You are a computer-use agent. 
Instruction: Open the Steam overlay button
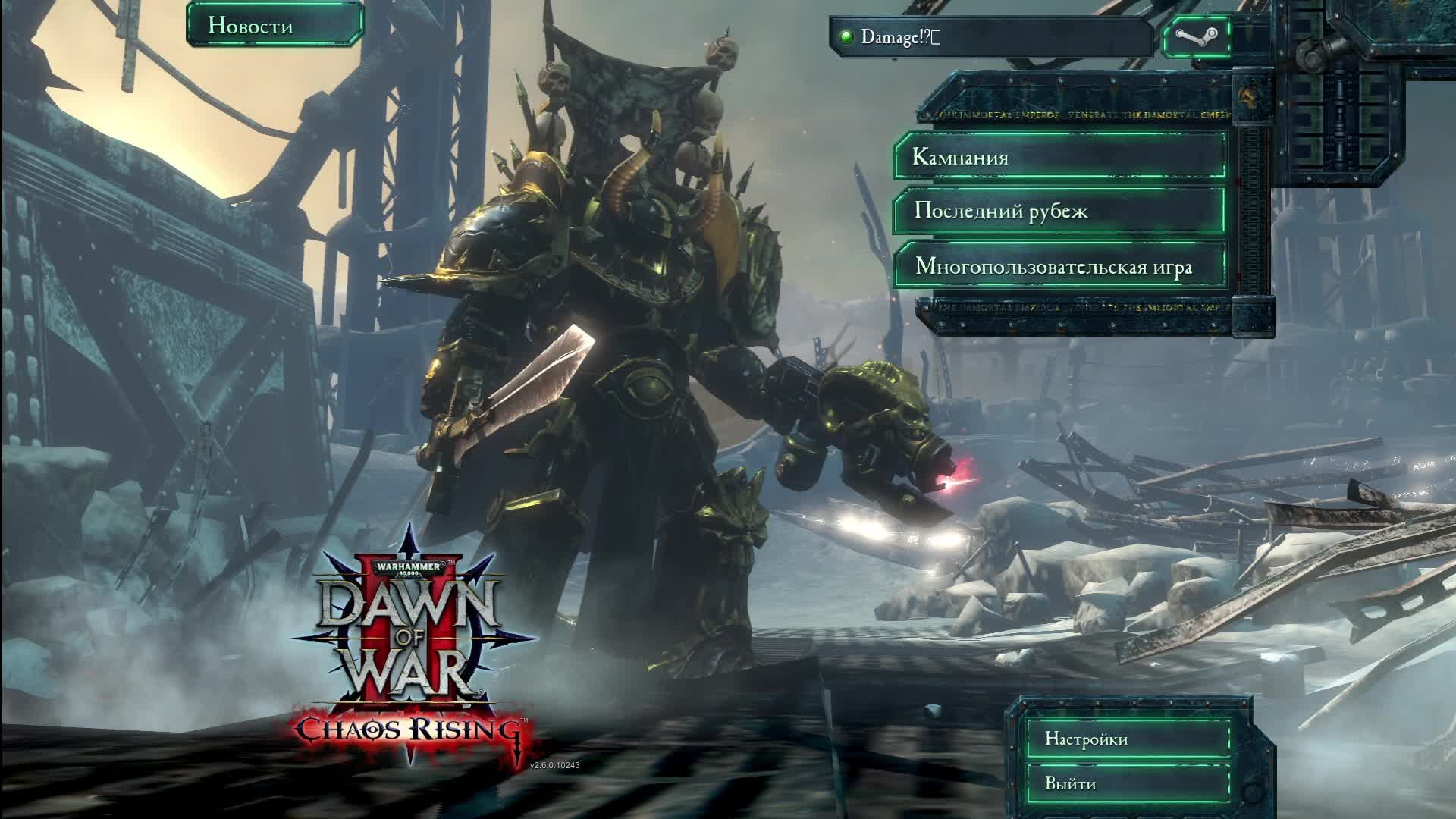1196,36
